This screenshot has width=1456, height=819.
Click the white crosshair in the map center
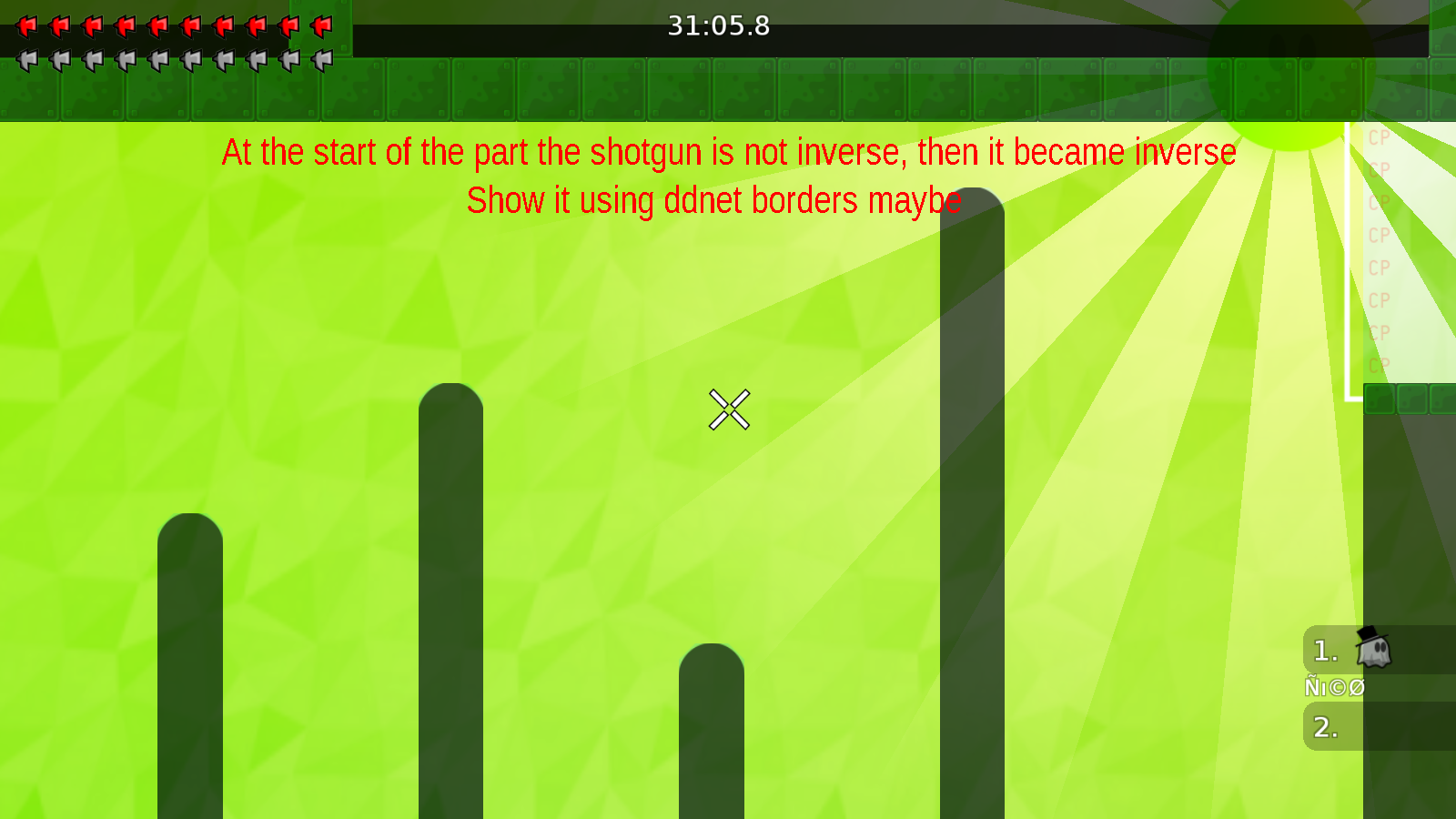pos(728,409)
